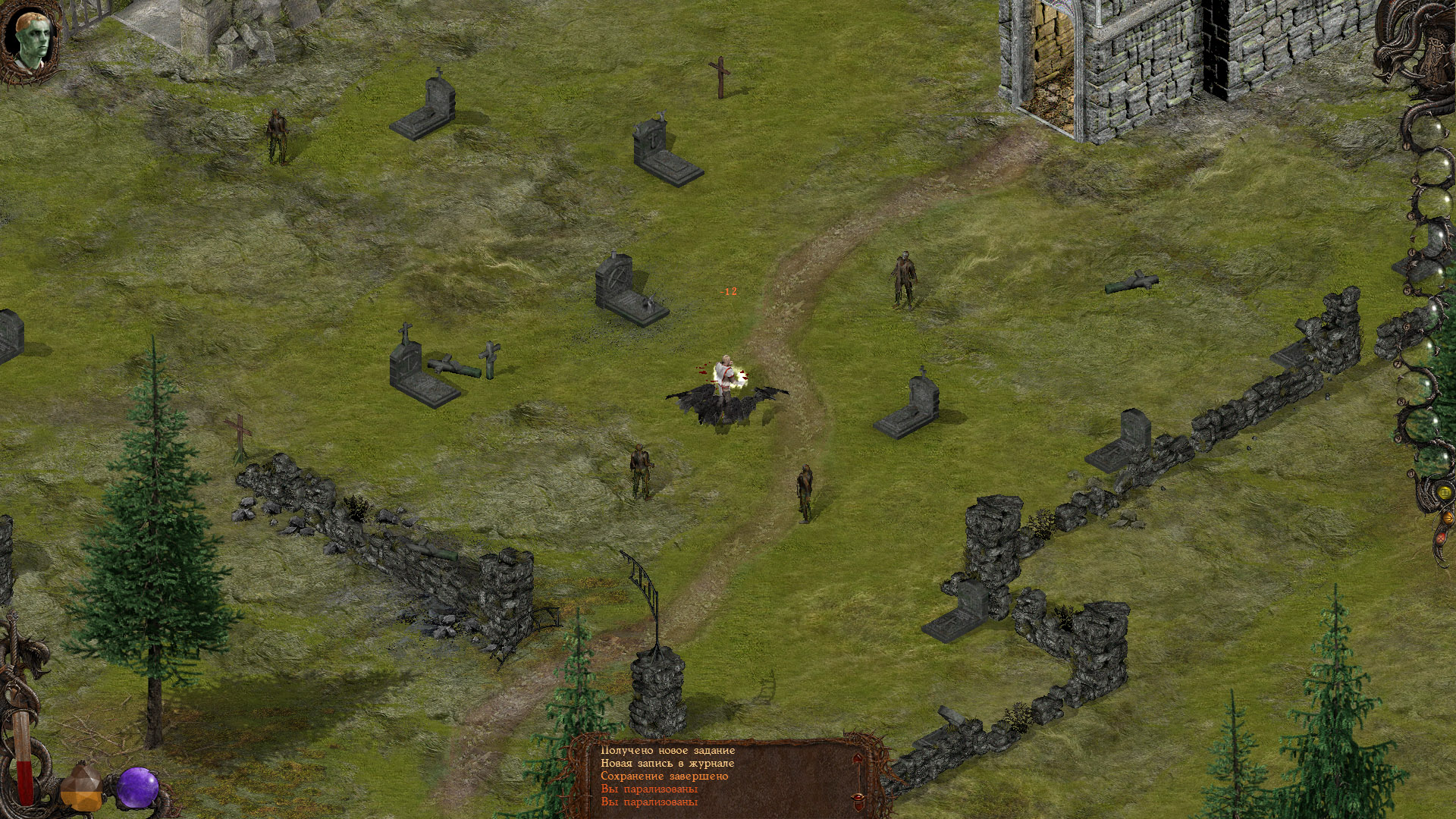Click the small orange round button
The height and width of the screenshot is (819, 1456).
[x=1449, y=519]
